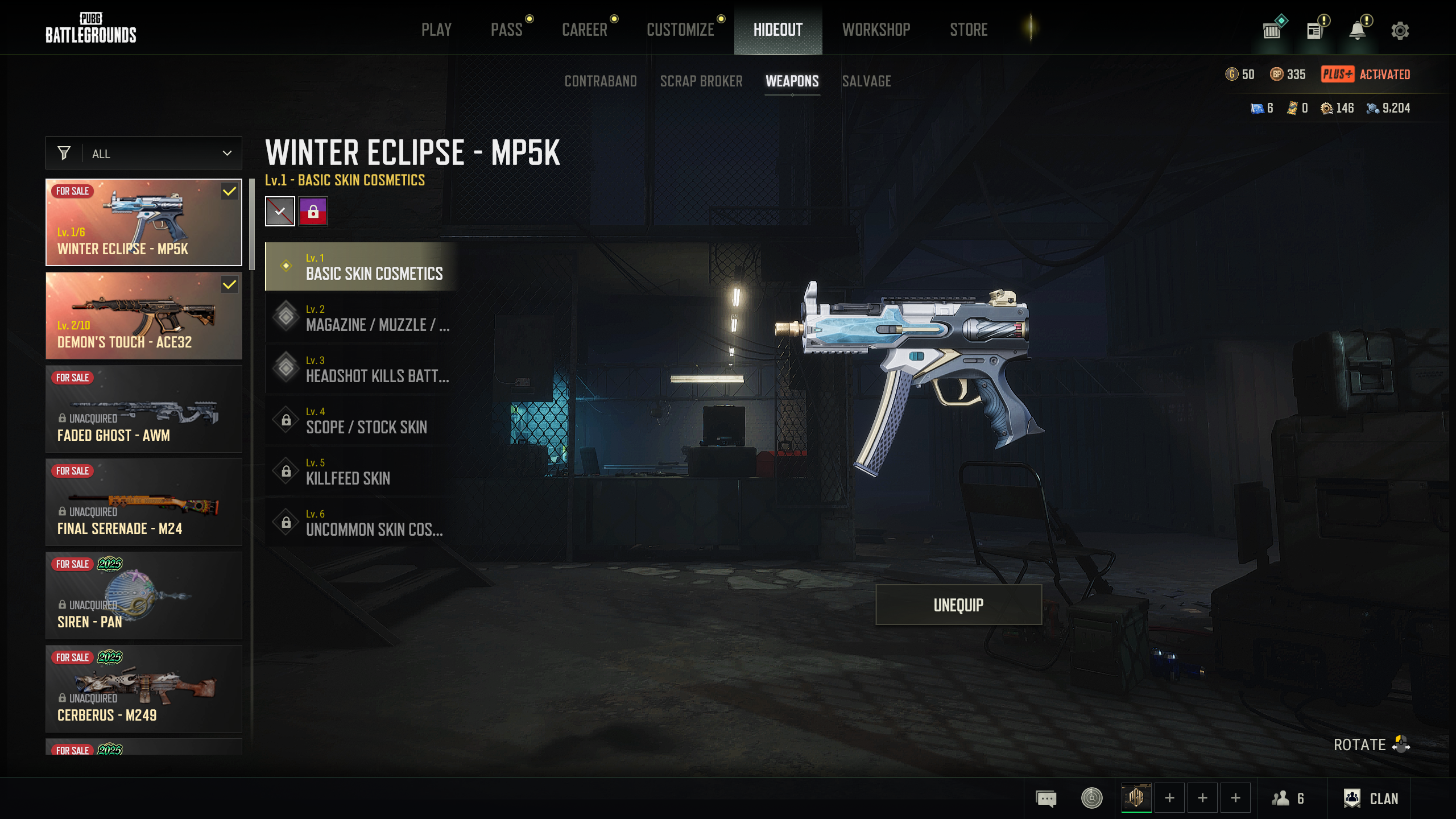
Task: Select the Siren Pan skin
Action: [144, 596]
